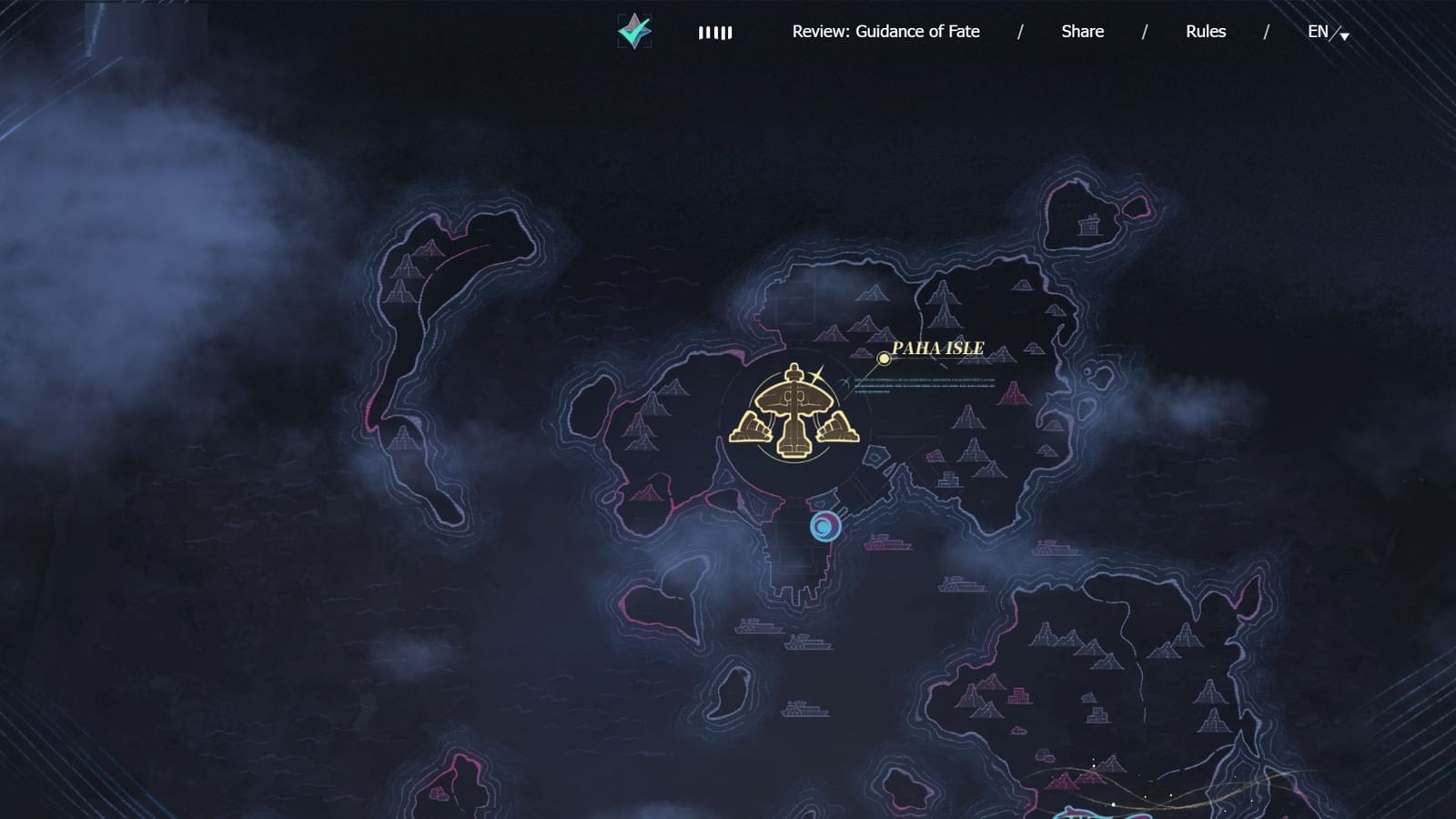Screen dimensions: 1456x819
Task: Click a bar on the five-segment progress indicator
Action: (715, 33)
